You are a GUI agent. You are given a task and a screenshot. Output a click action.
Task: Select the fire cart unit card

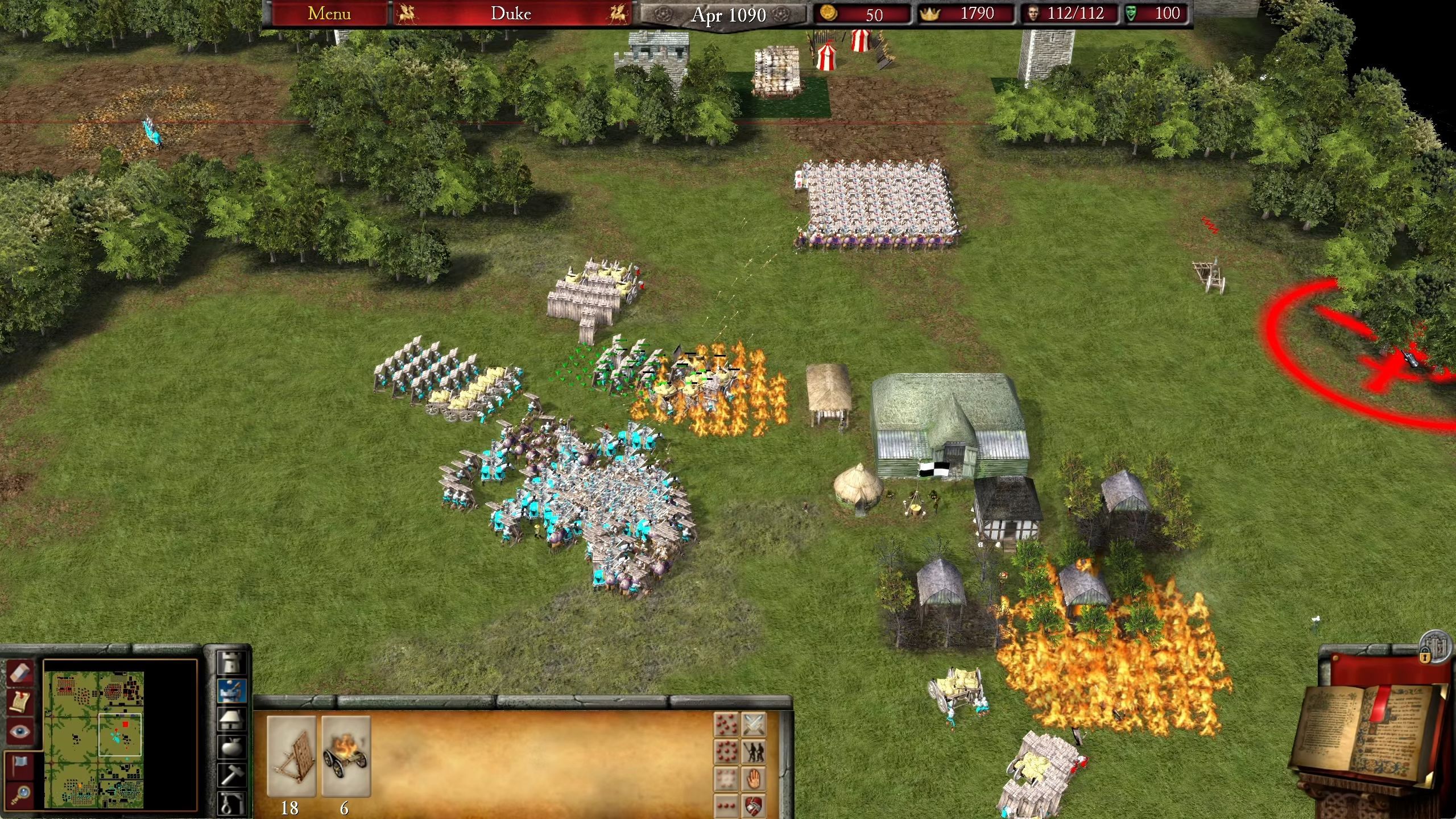pyautogui.click(x=346, y=755)
